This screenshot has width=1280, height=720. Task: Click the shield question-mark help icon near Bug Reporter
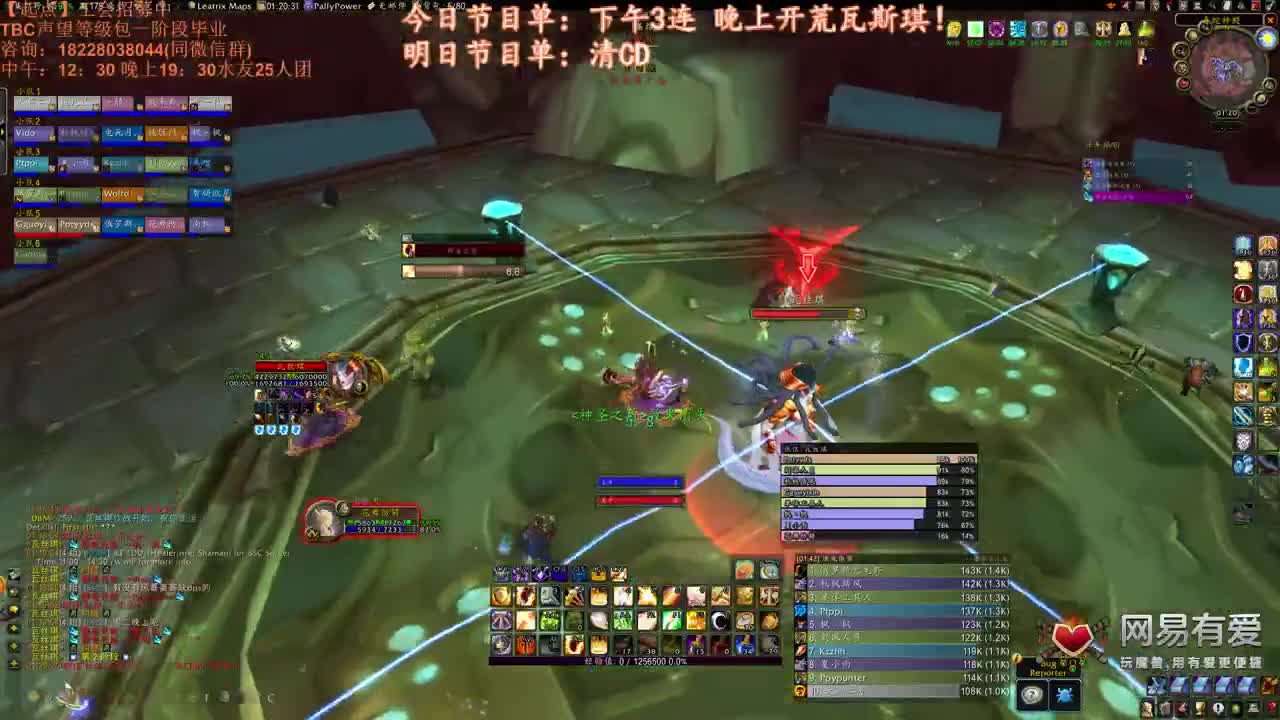tap(1032, 692)
